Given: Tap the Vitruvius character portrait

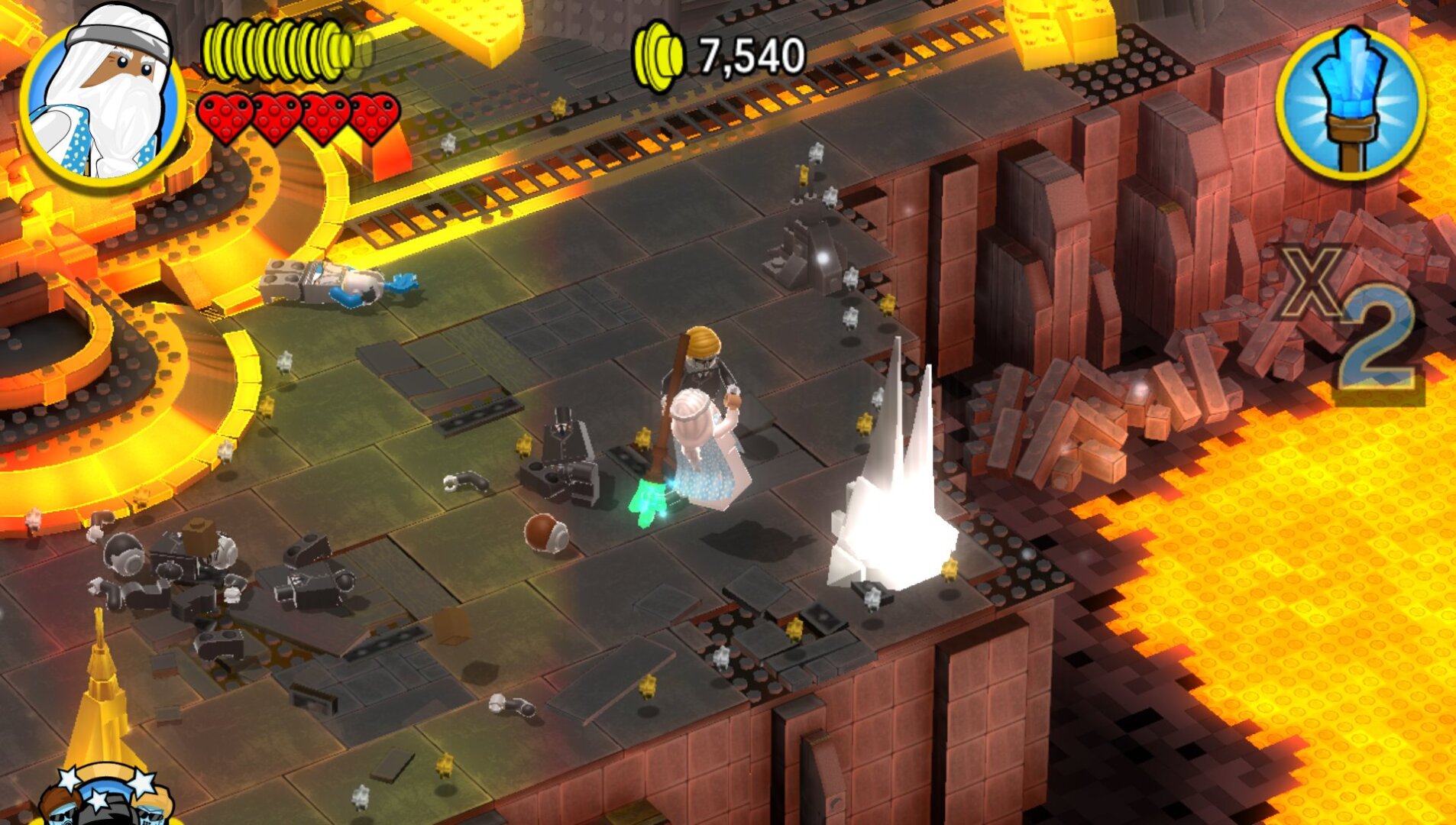Looking at the screenshot, I should (102, 101).
